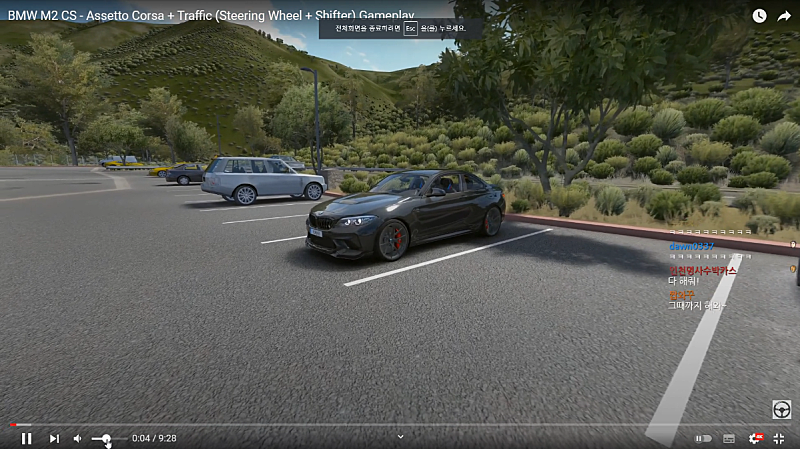Expand the chevron at bottom center
This screenshot has width=800, height=449.
[400, 436]
